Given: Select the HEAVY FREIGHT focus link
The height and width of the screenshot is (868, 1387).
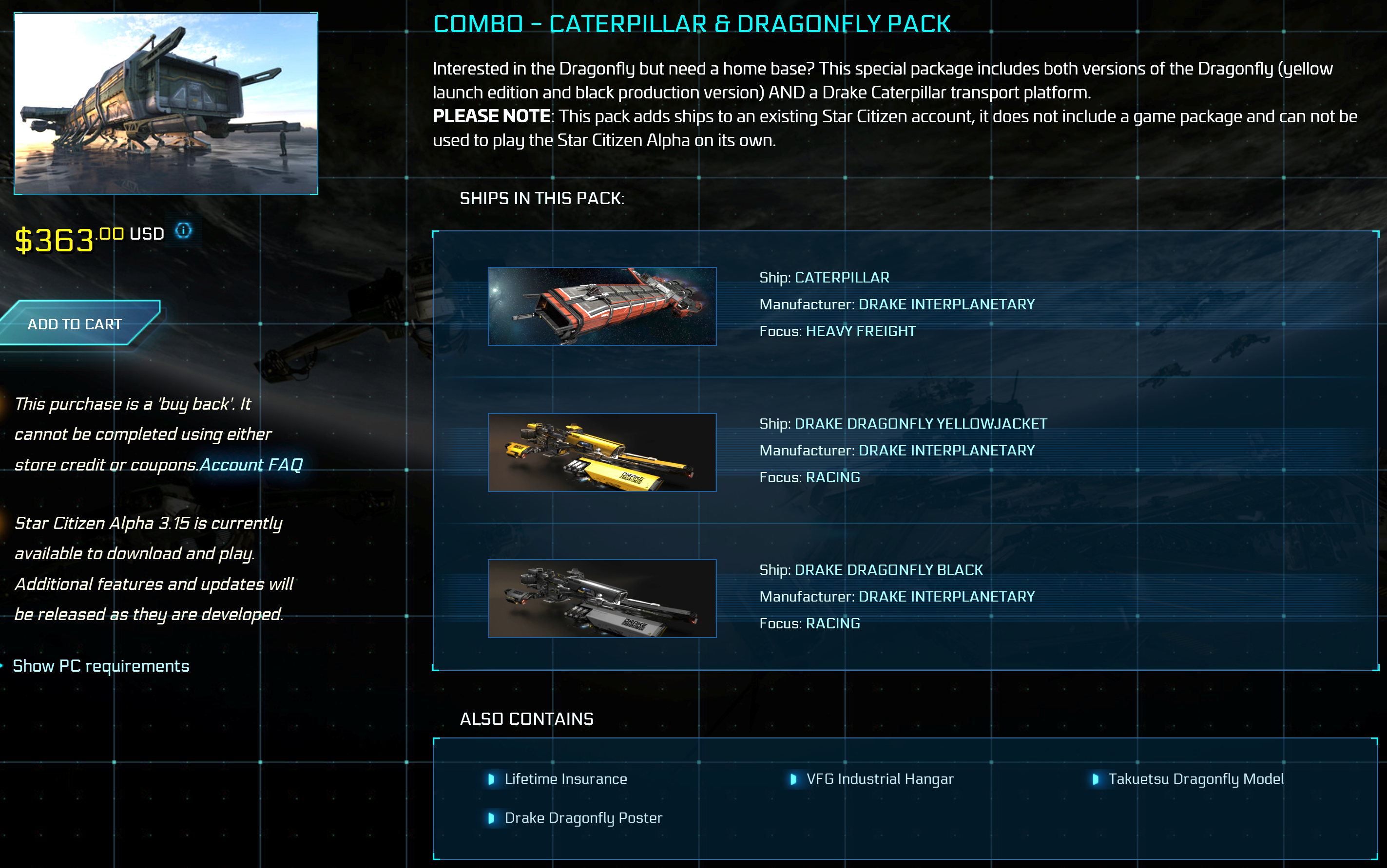Looking at the screenshot, I should (x=860, y=331).
